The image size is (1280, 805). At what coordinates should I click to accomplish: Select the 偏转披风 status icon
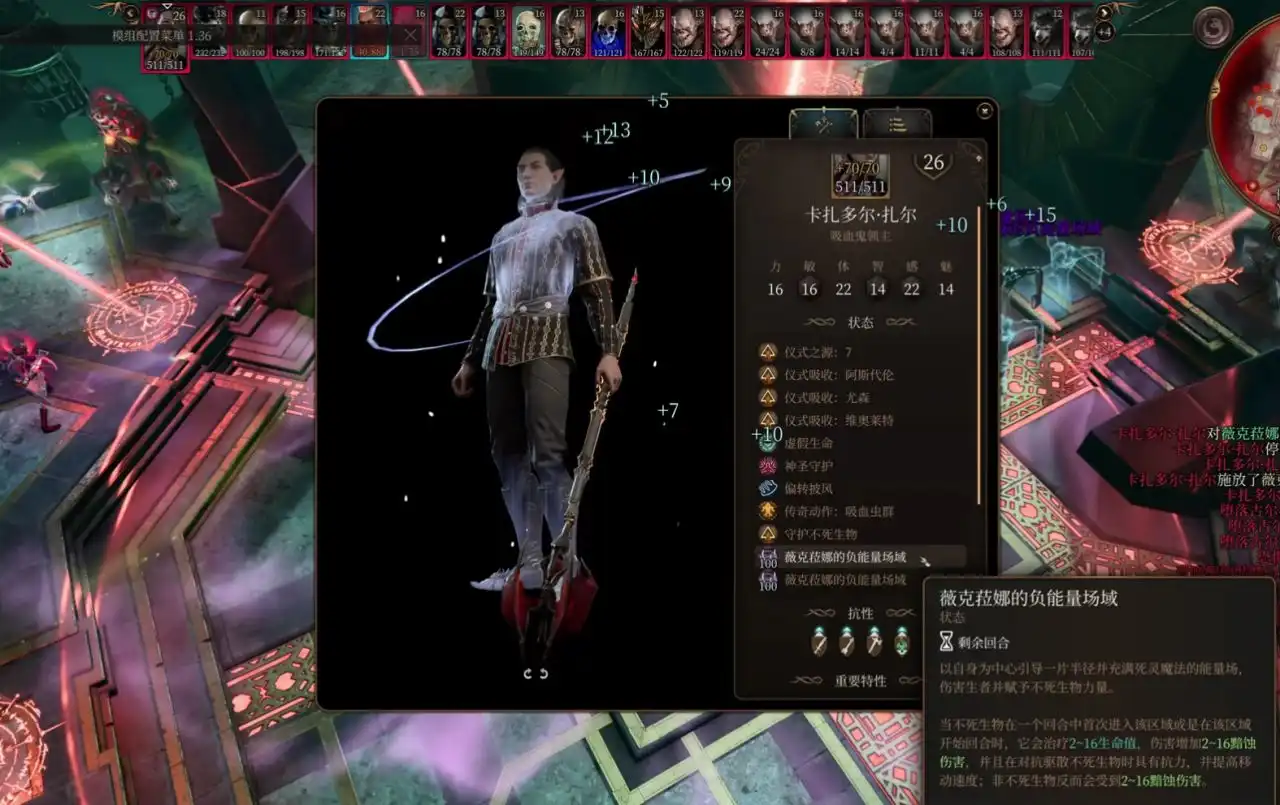(x=766, y=486)
